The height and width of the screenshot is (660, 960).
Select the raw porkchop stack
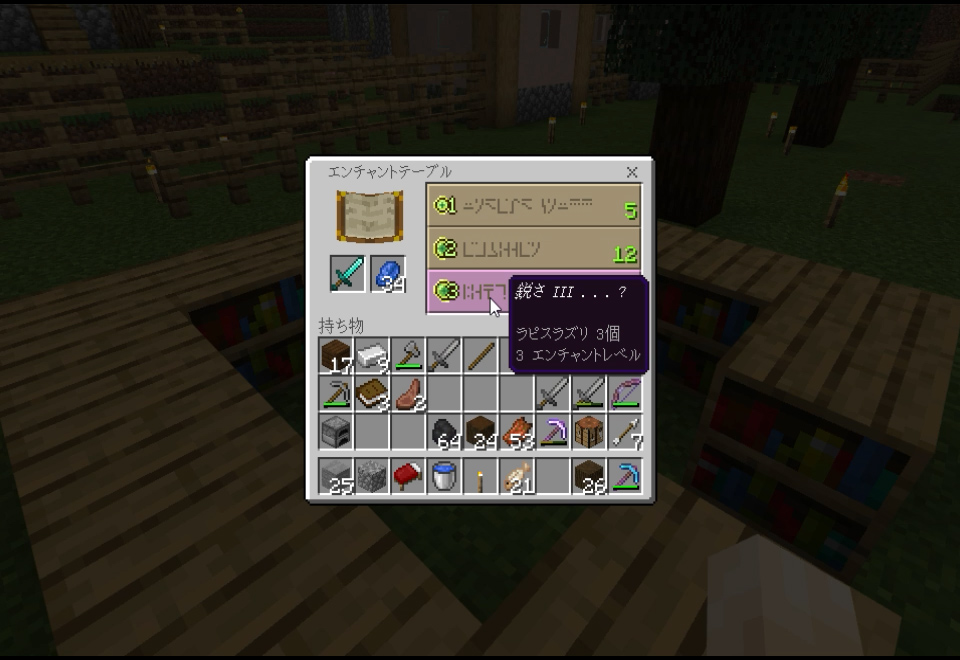[409, 391]
